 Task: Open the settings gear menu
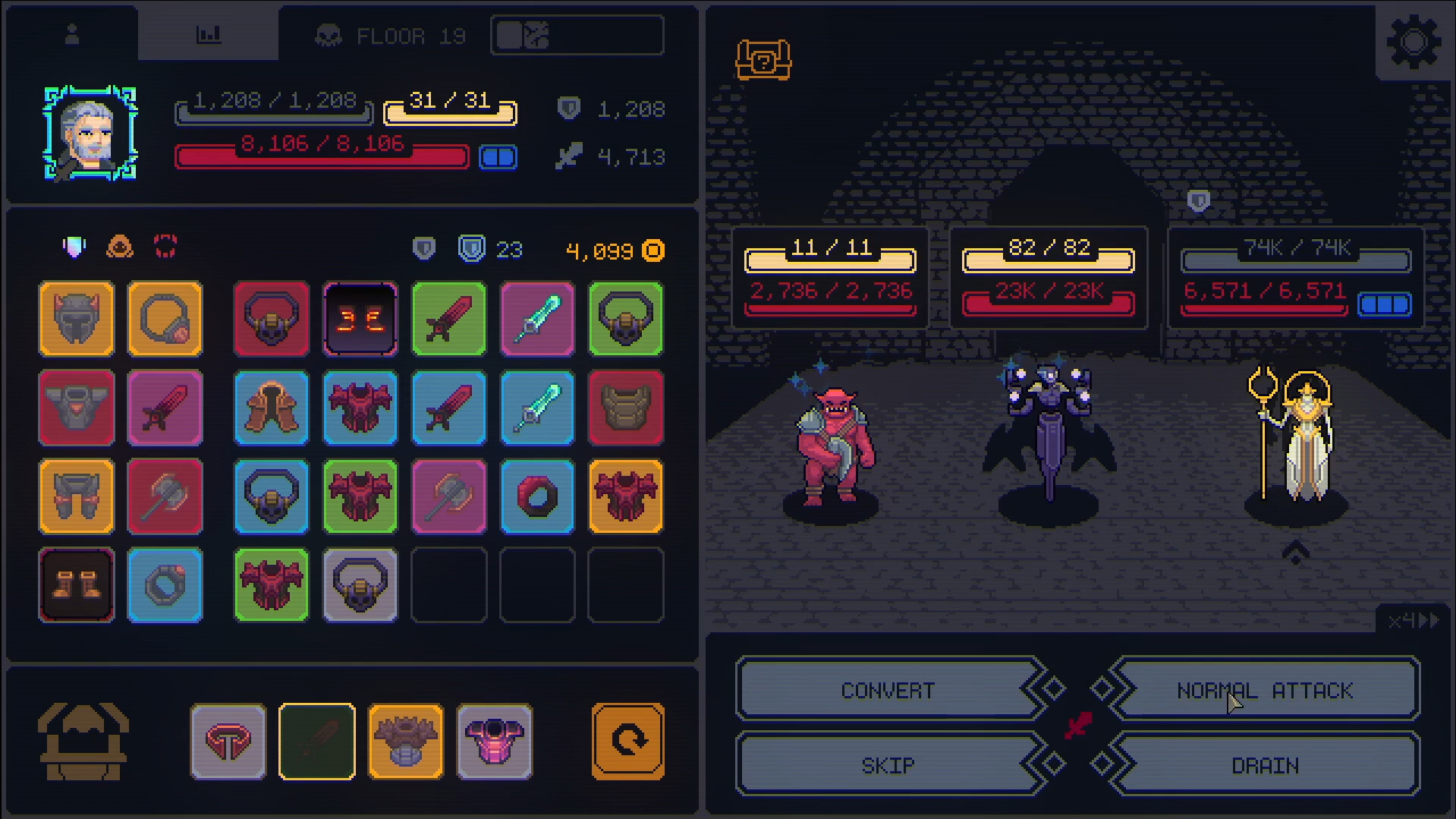pos(1411,42)
